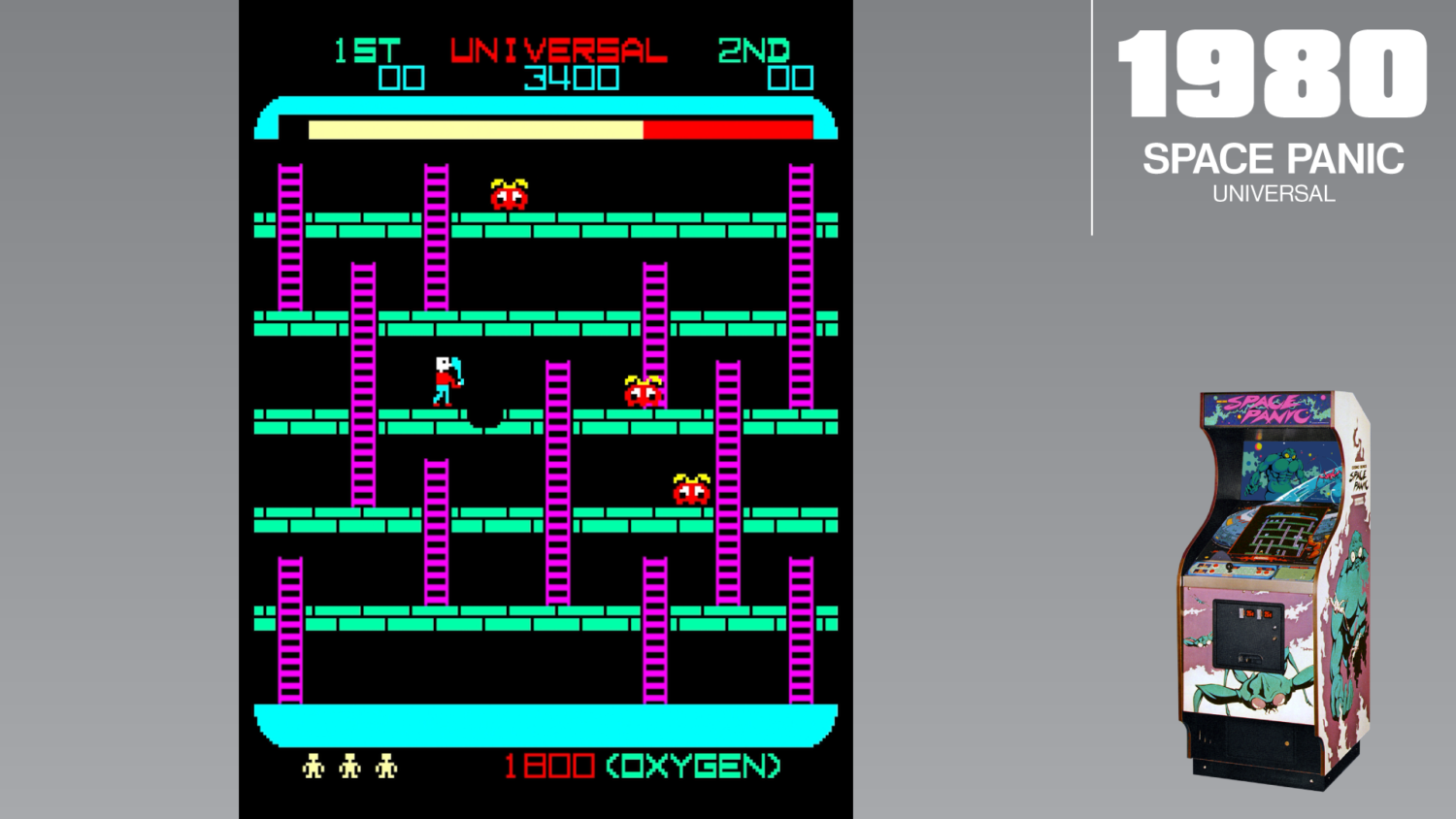Click the UNIVERSAL label under SPACE PANIC
Screen dimensions: 1456x819
click(x=1273, y=193)
